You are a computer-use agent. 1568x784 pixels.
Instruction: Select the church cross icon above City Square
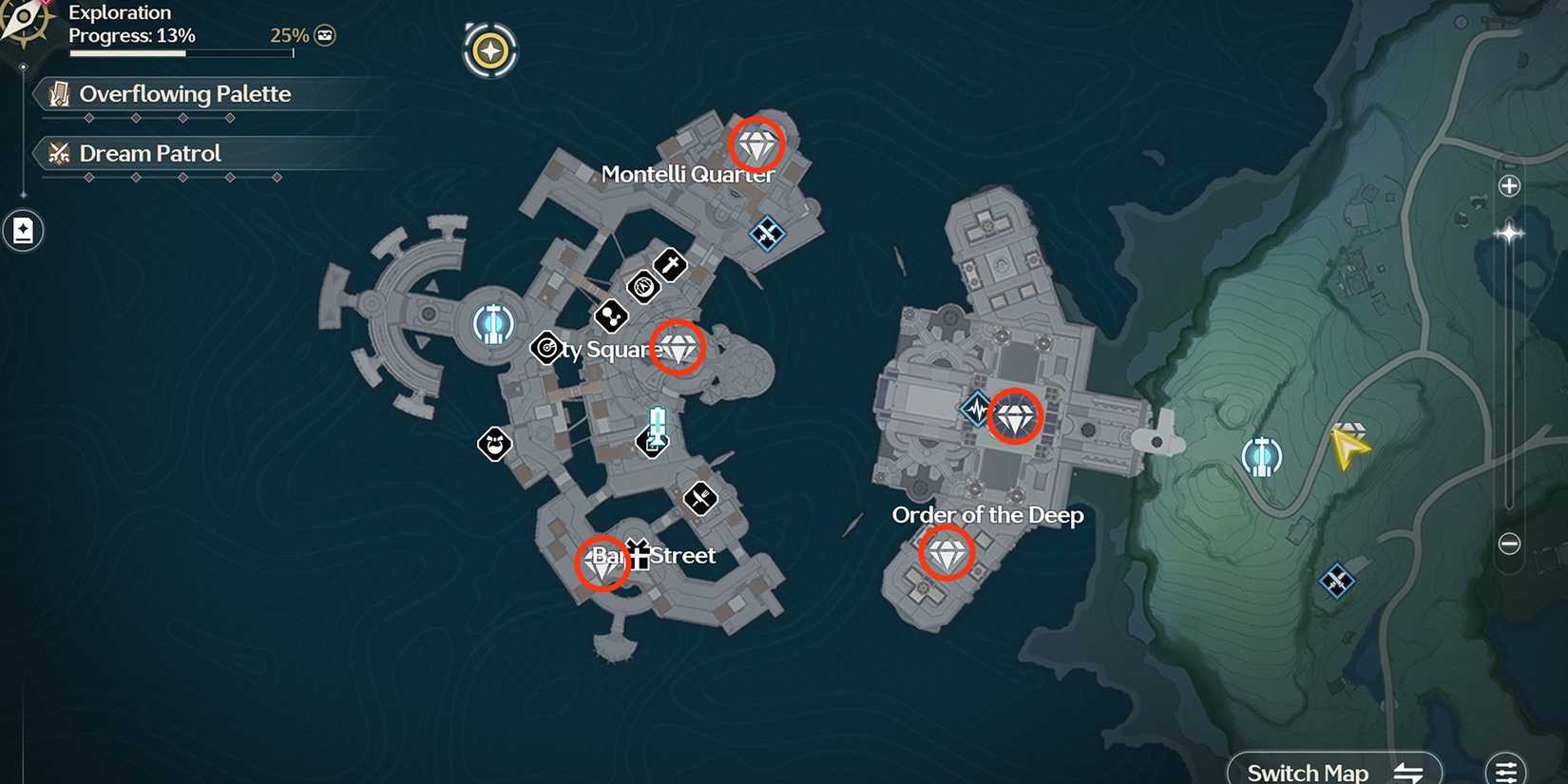pyautogui.click(x=668, y=266)
